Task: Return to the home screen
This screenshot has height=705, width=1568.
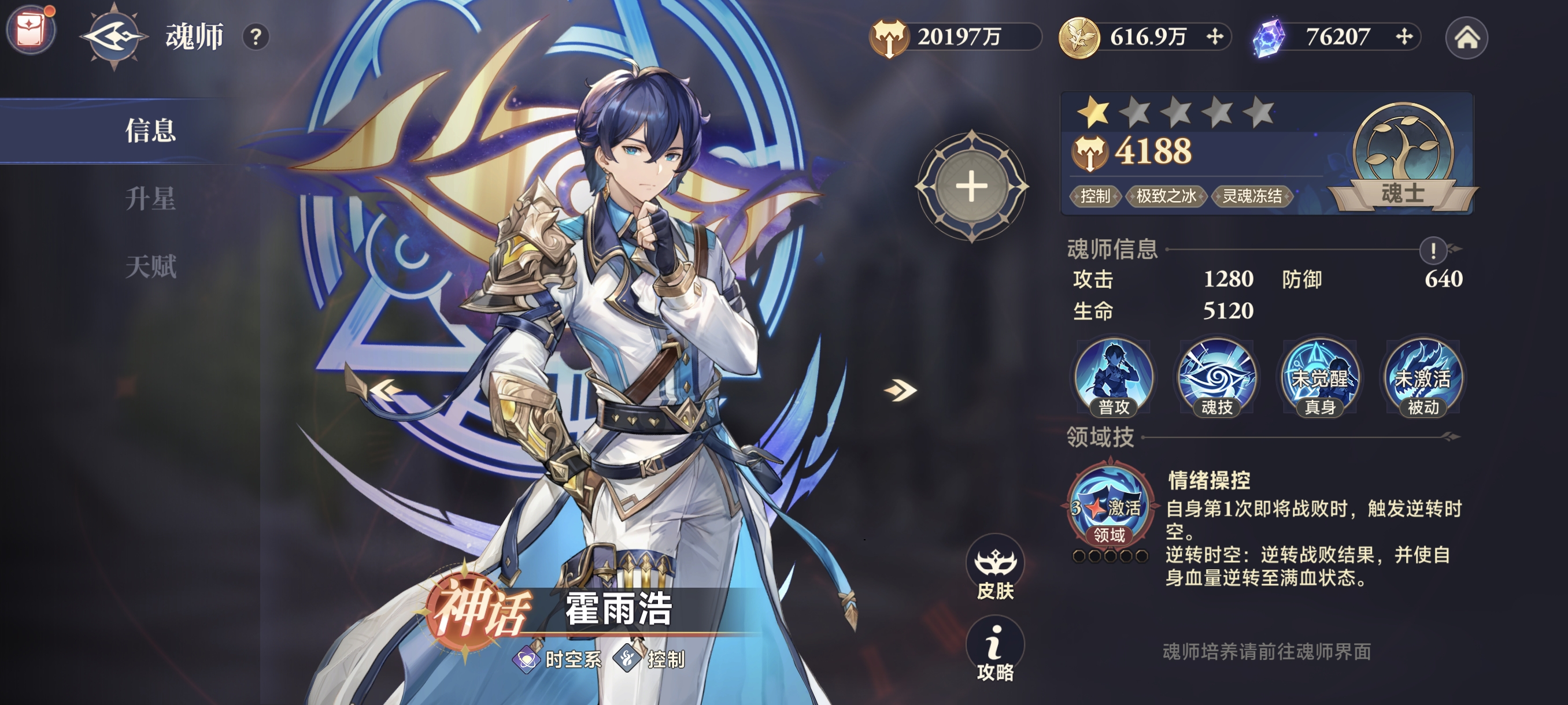Action: 1466,38
